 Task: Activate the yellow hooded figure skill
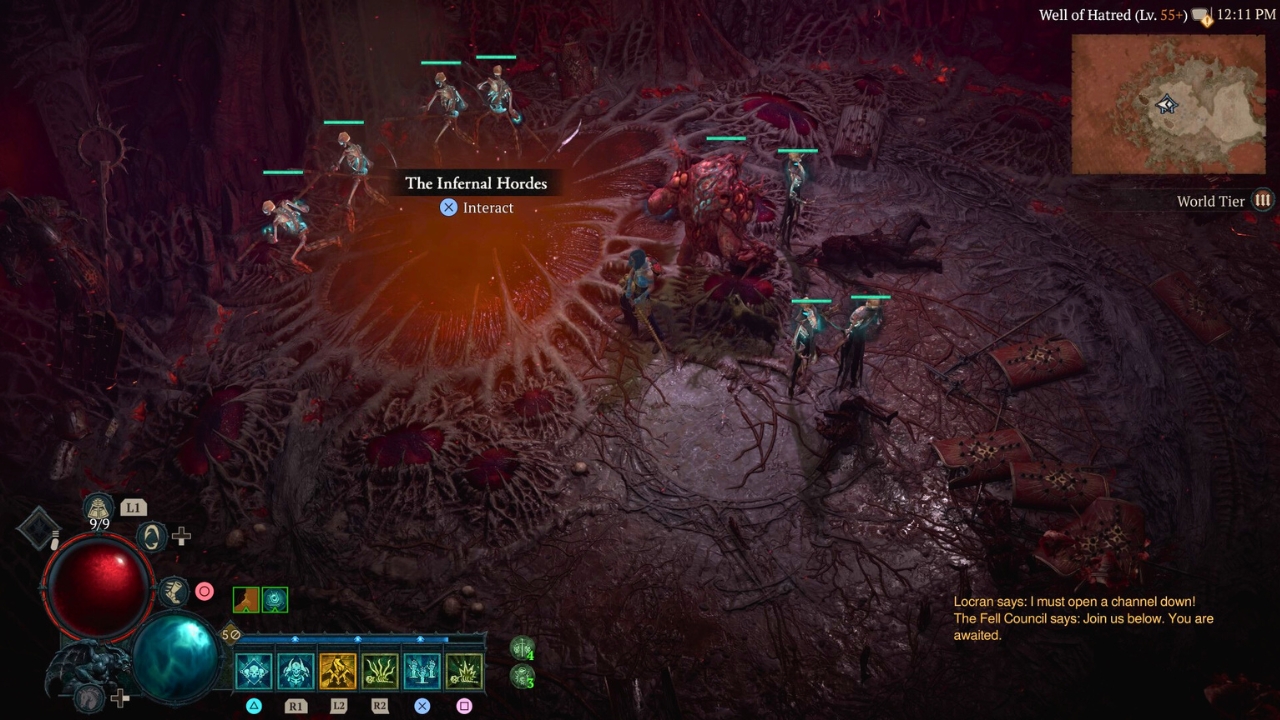coord(338,671)
